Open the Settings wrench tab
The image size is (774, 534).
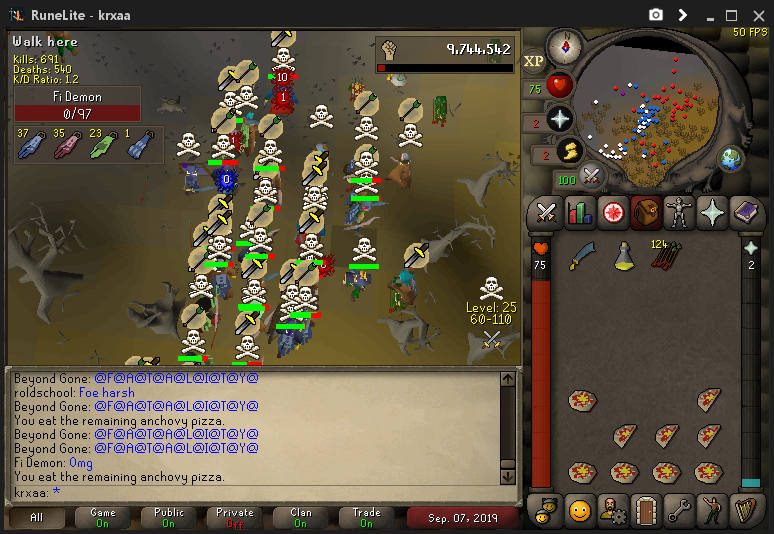pos(678,510)
